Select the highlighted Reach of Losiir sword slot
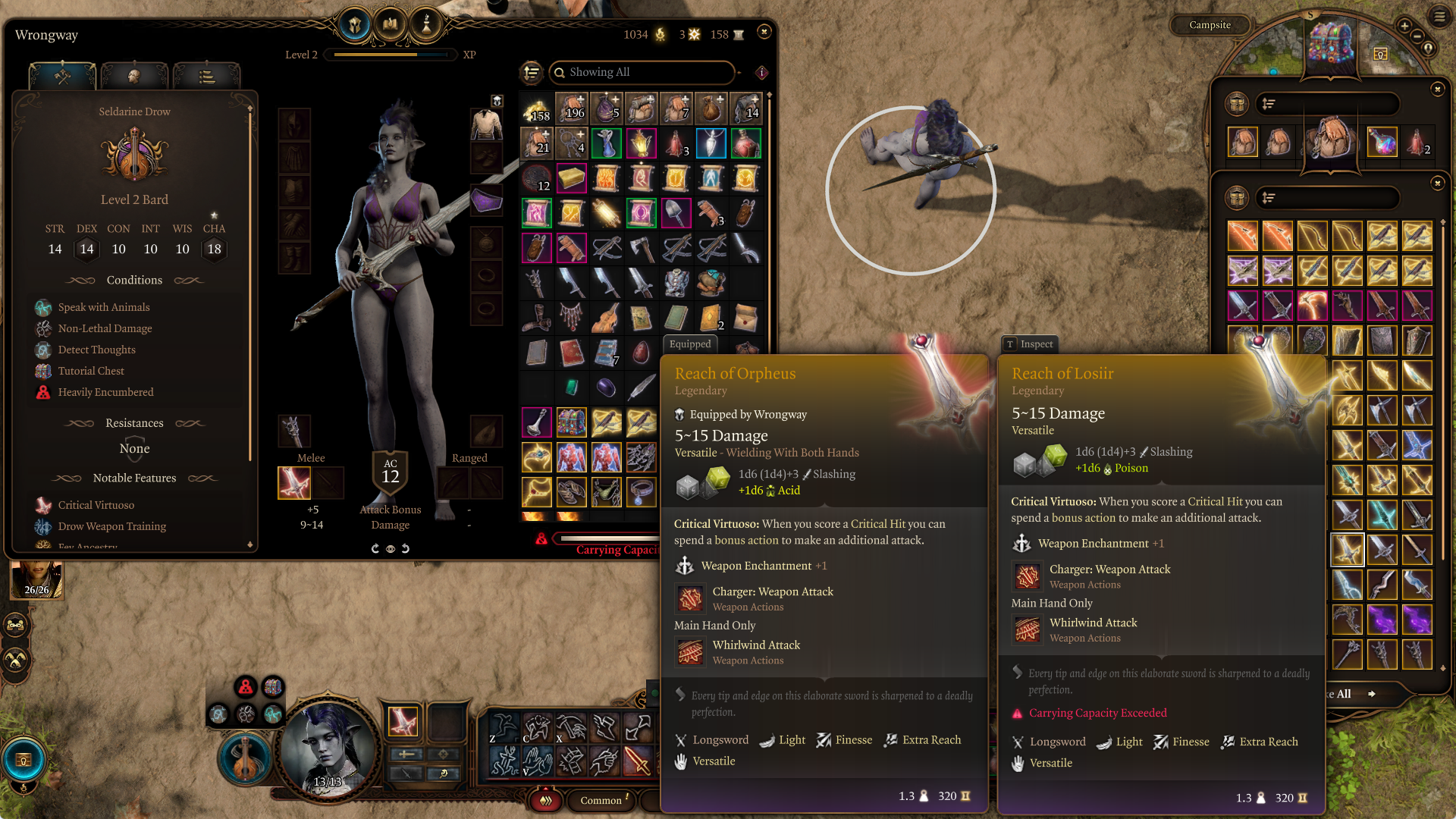 click(x=1347, y=550)
